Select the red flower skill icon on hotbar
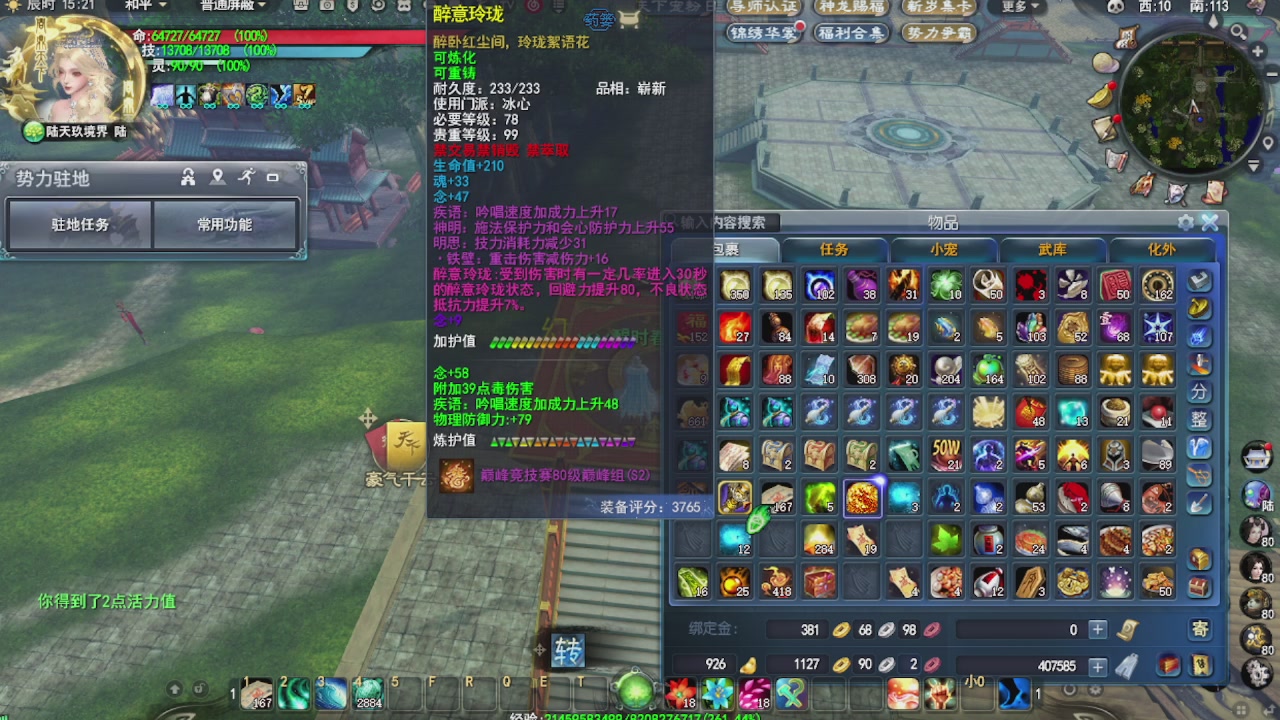The height and width of the screenshot is (720, 1280). 679,691
